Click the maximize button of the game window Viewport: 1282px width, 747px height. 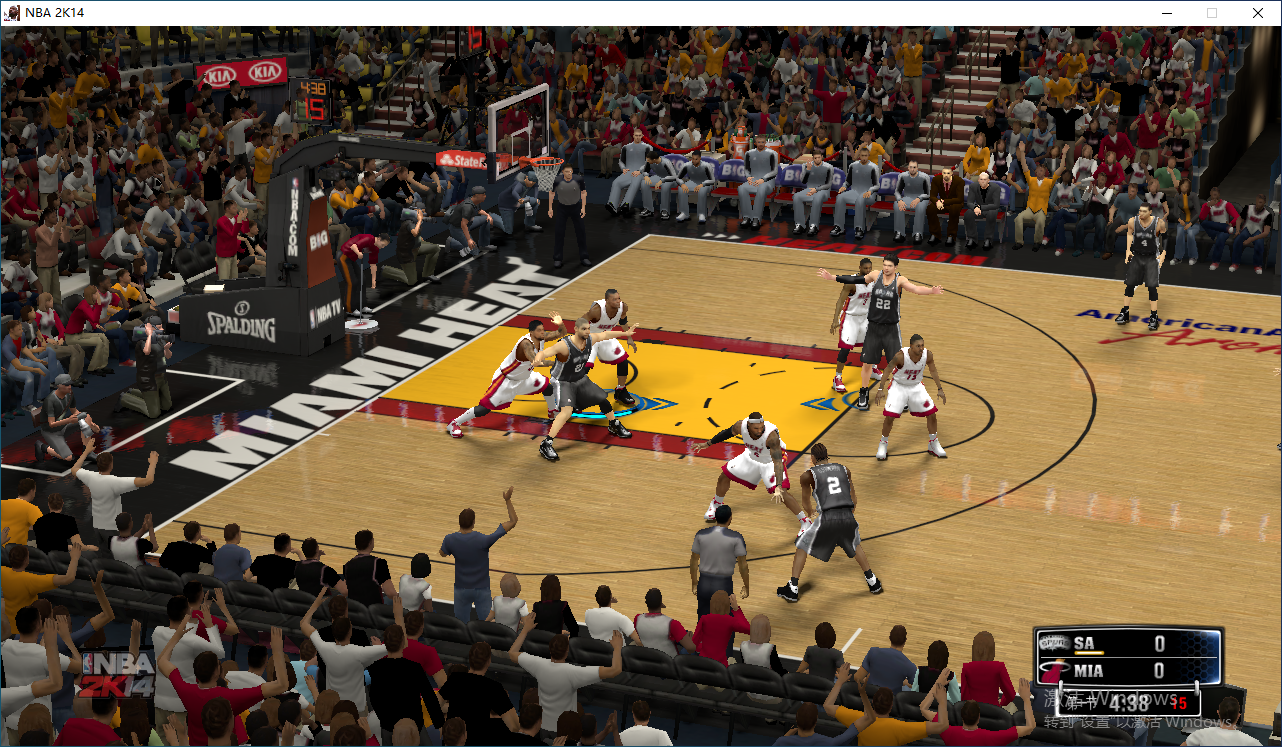click(x=1212, y=13)
